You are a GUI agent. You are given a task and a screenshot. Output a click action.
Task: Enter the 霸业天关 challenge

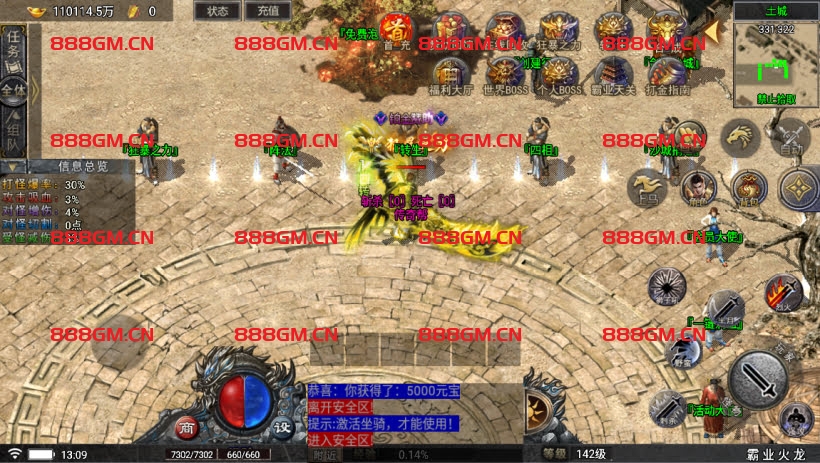tap(613, 74)
